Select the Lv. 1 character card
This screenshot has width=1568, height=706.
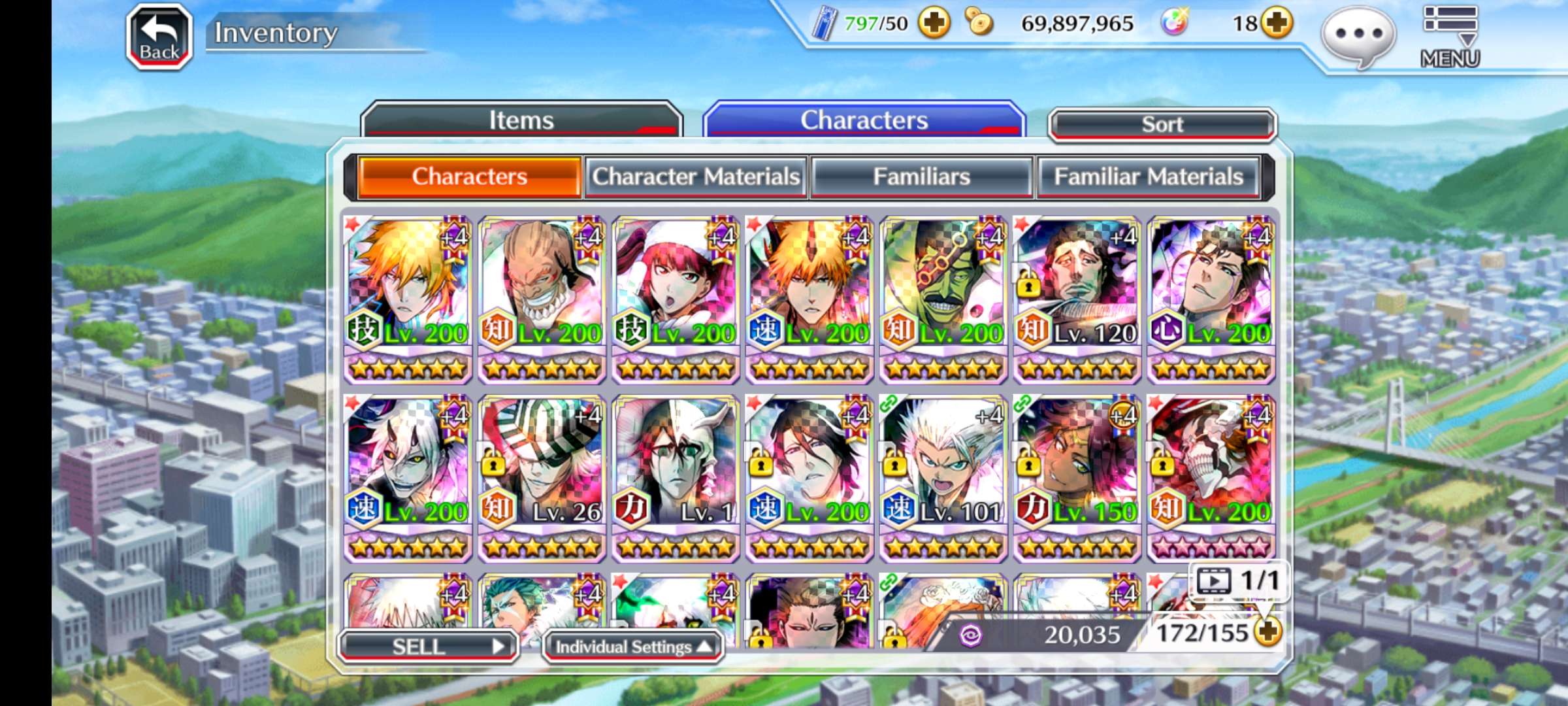point(676,477)
